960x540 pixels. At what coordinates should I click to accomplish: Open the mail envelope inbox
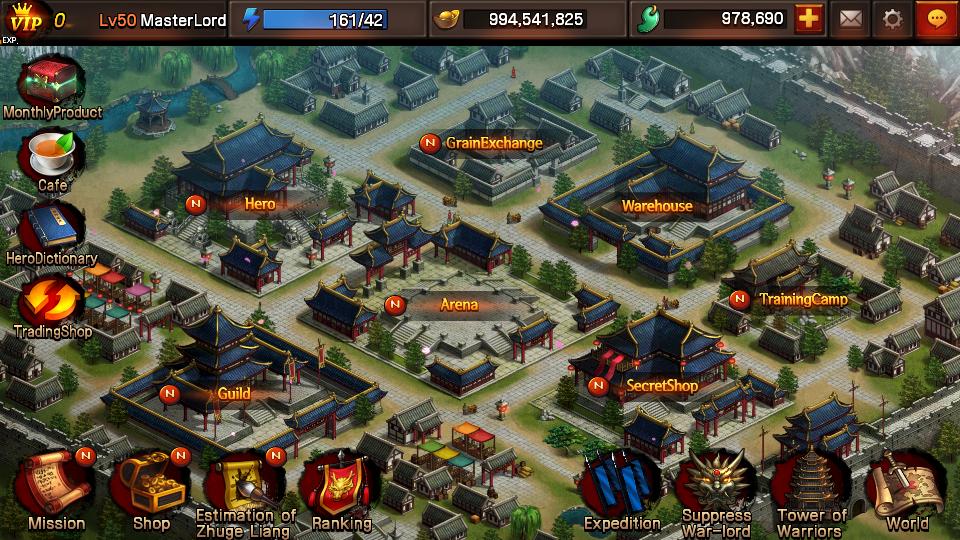click(x=851, y=19)
